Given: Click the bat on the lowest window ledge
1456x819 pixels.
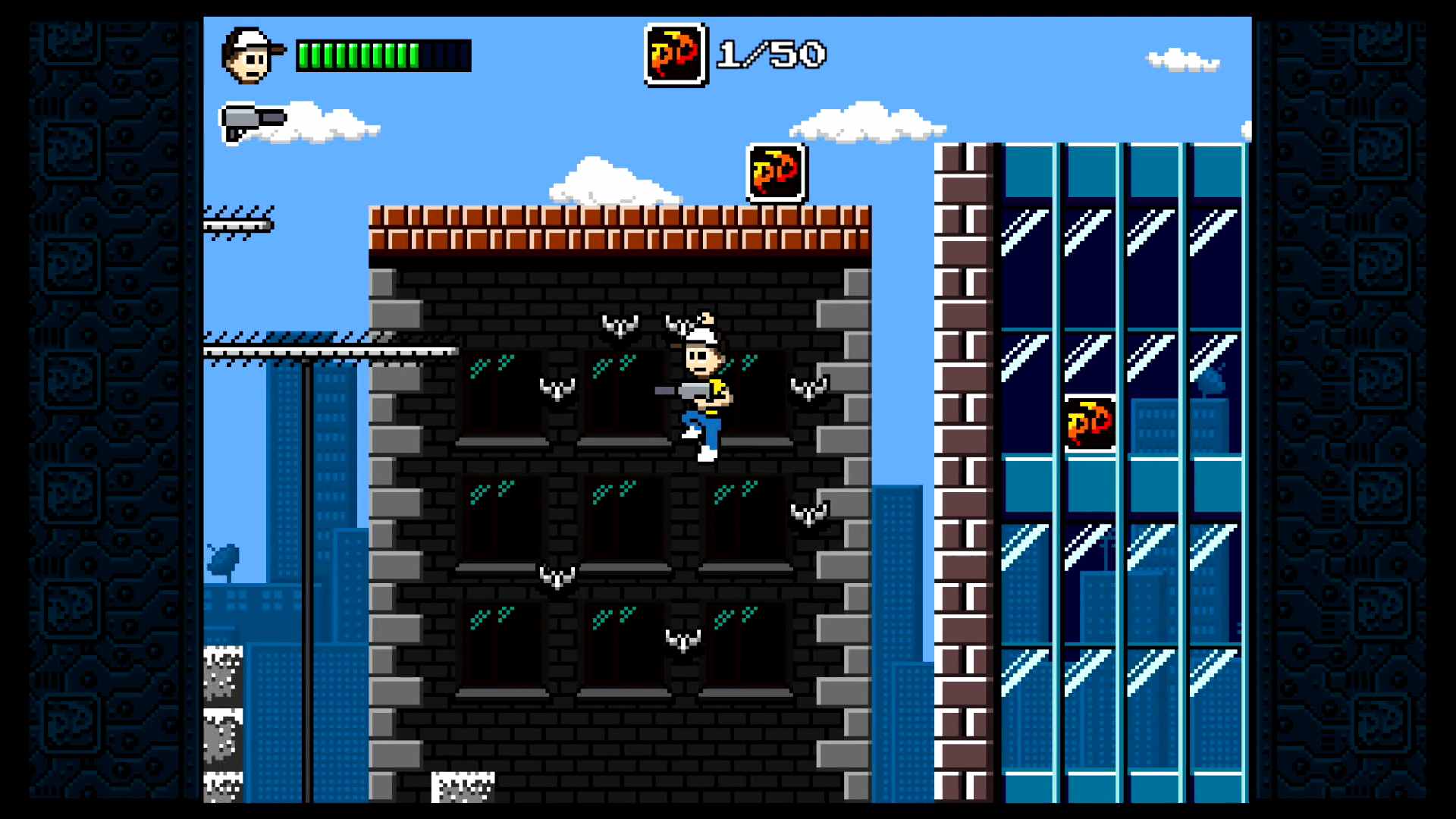Looking at the screenshot, I should tap(682, 639).
